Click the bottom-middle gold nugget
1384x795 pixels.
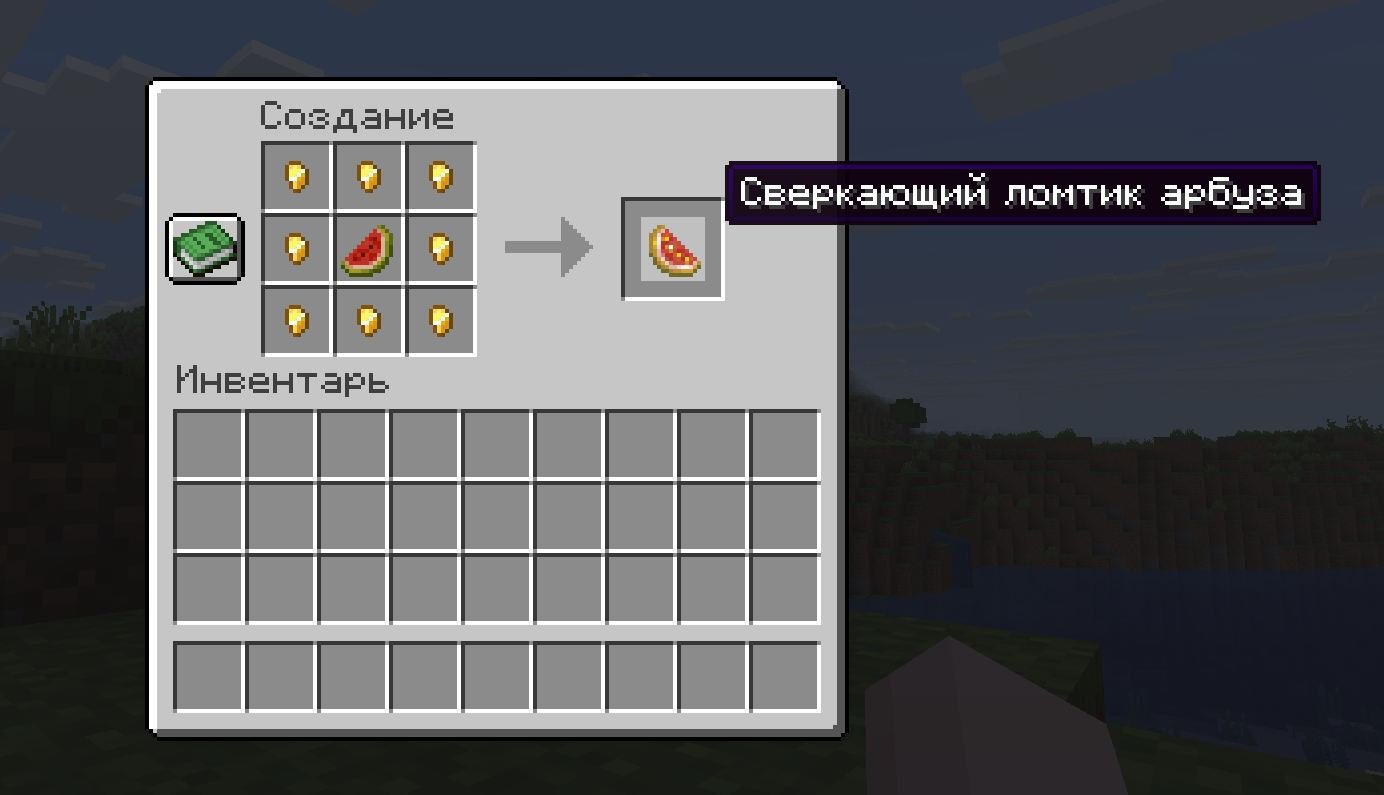tap(368, 320)
